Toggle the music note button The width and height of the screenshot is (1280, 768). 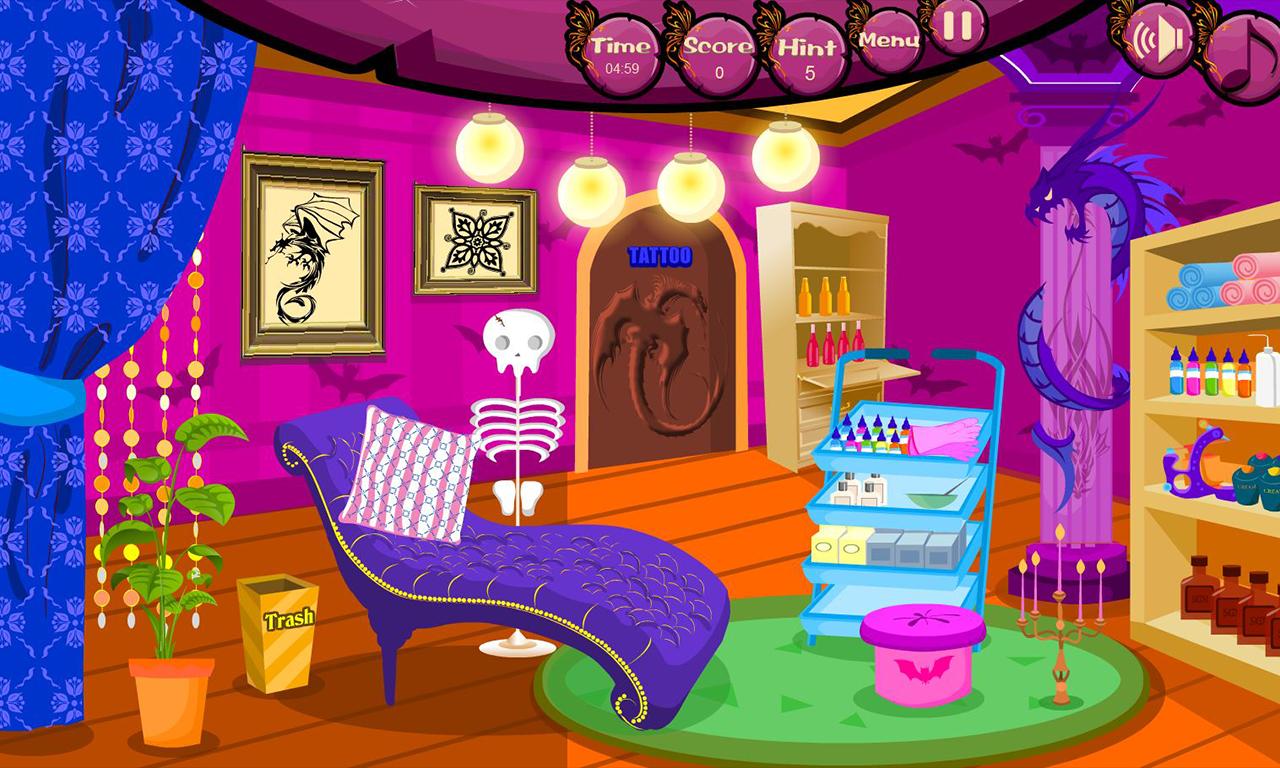point(1244,50)
